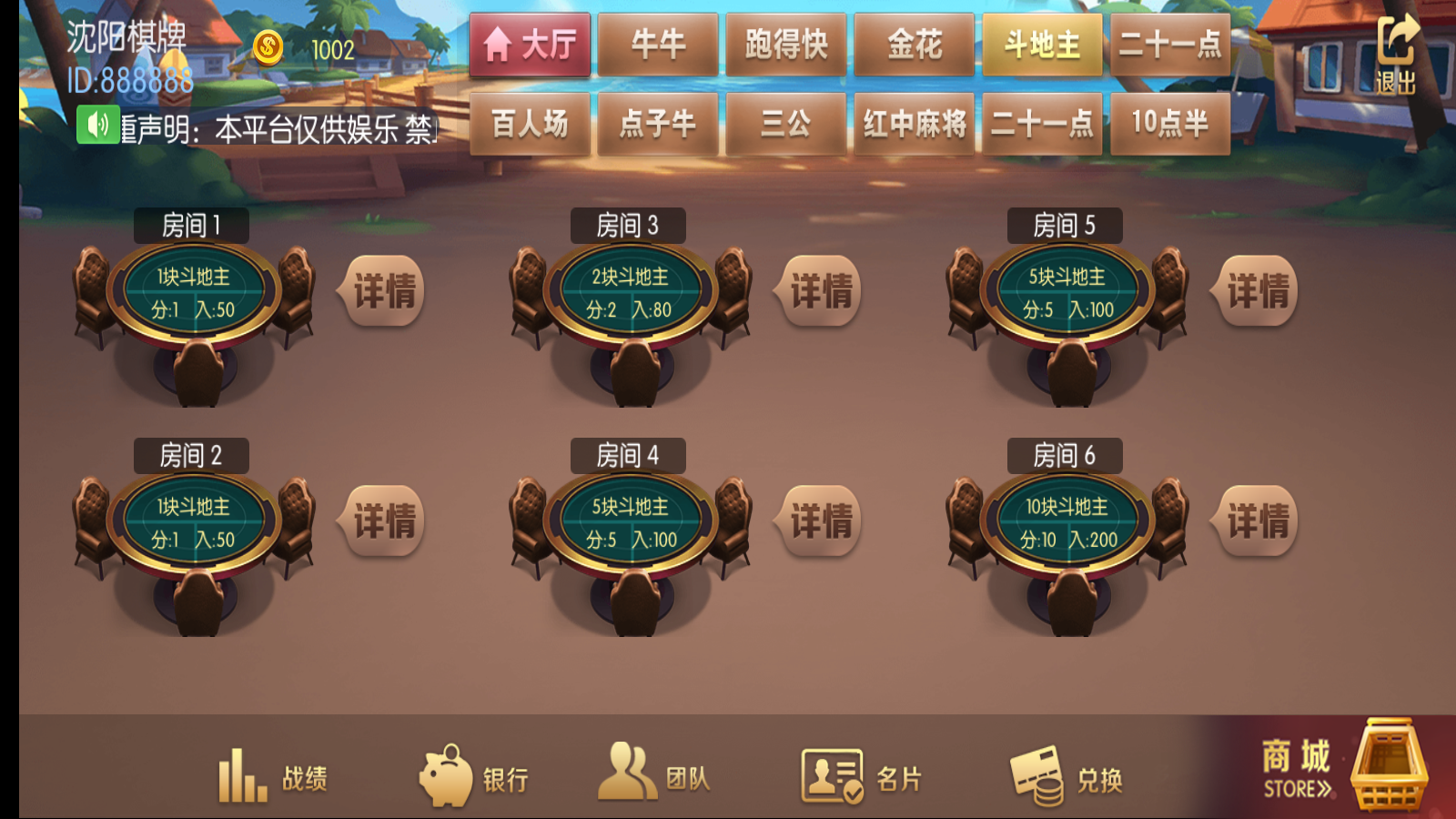Click 详情 button for 房间 1
The width and height of the screenshot is (1456, 819).
coord(384,289)
